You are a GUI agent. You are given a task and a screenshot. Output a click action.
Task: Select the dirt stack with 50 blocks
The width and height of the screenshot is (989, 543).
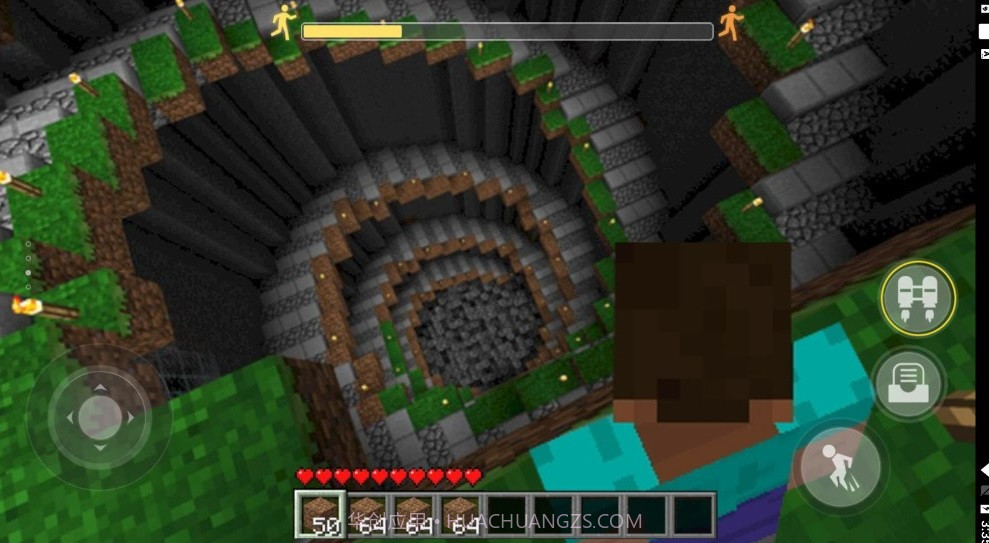coord(321,514)
